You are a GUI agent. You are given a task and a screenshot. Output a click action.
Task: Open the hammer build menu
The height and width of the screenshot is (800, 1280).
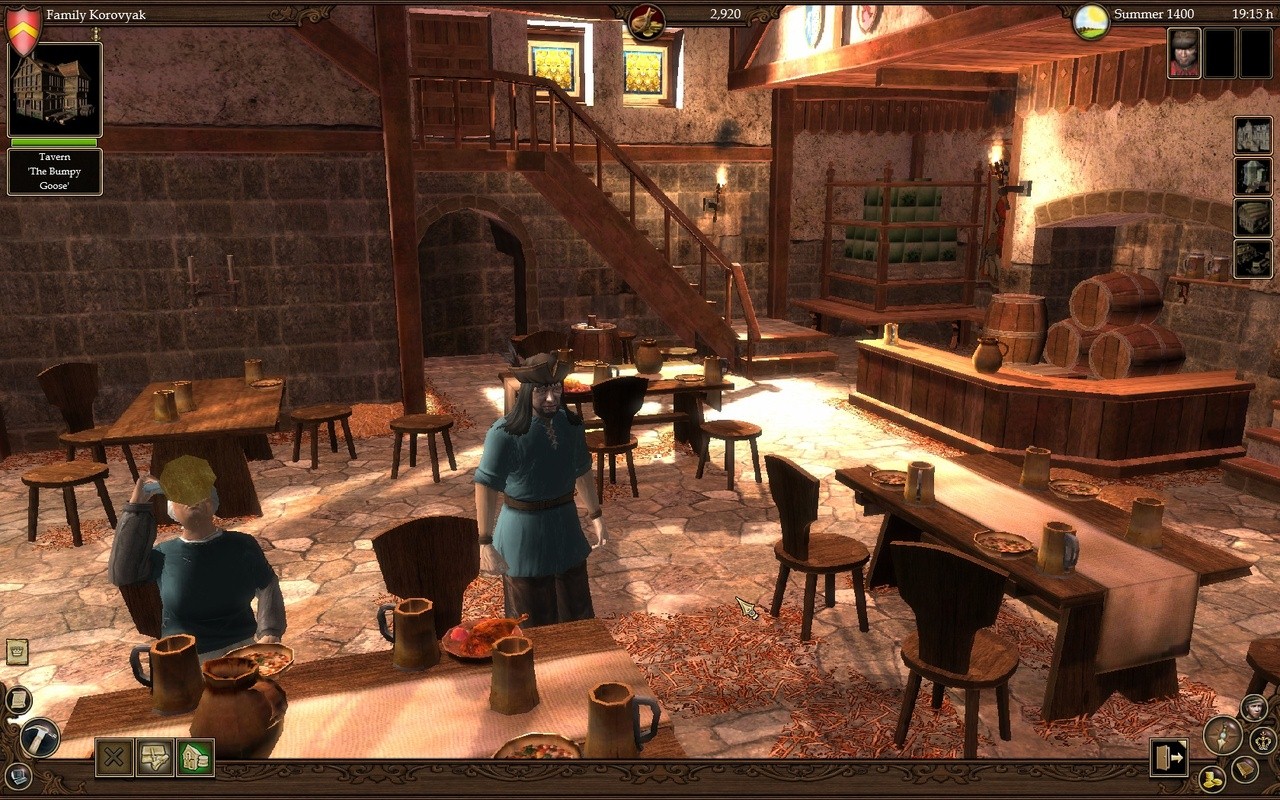[x=40, y=738]
